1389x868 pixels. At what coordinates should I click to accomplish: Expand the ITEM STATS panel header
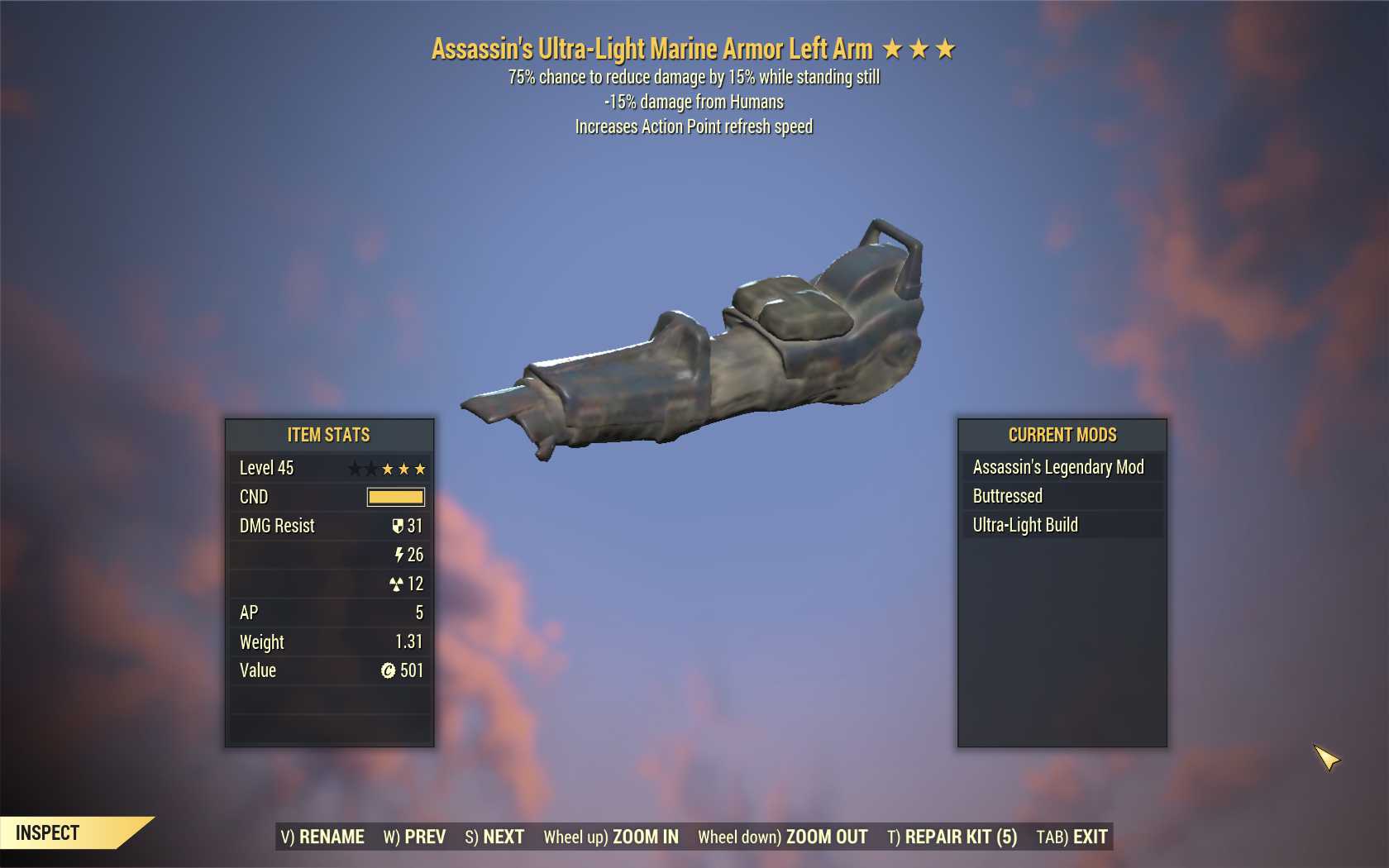click(328, 435)
